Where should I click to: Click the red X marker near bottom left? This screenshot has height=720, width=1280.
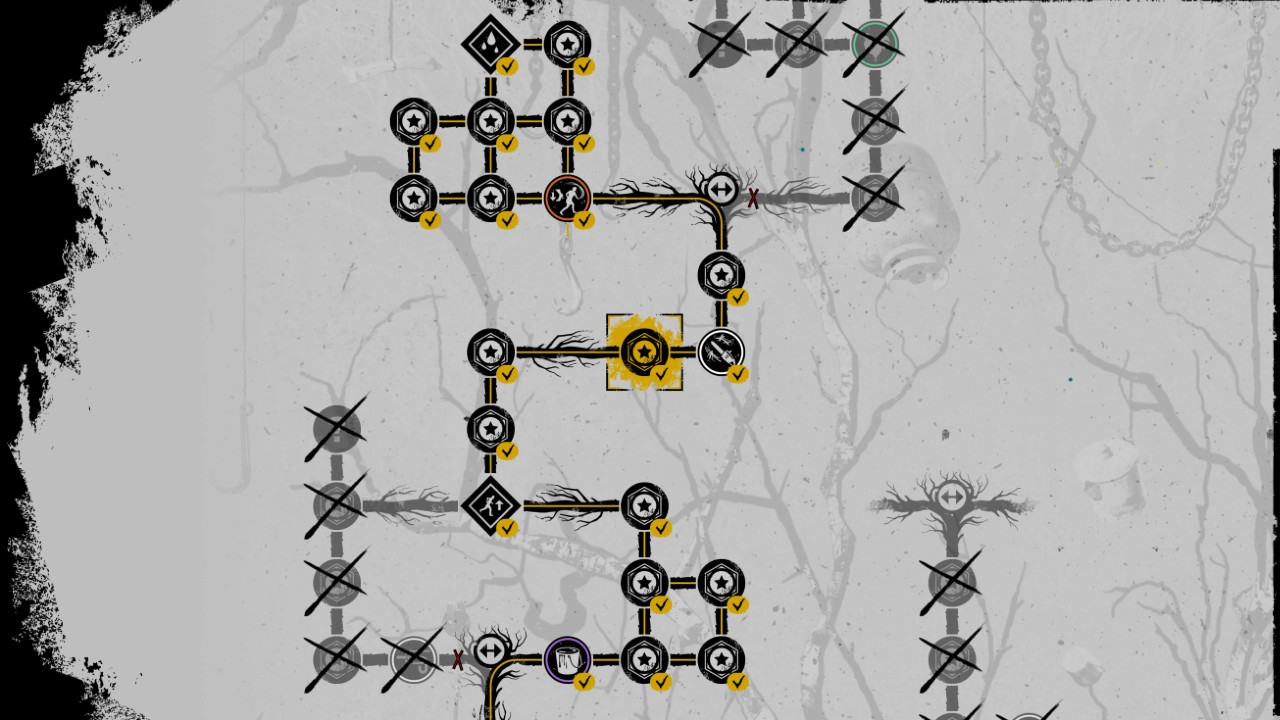pos(456,660)
